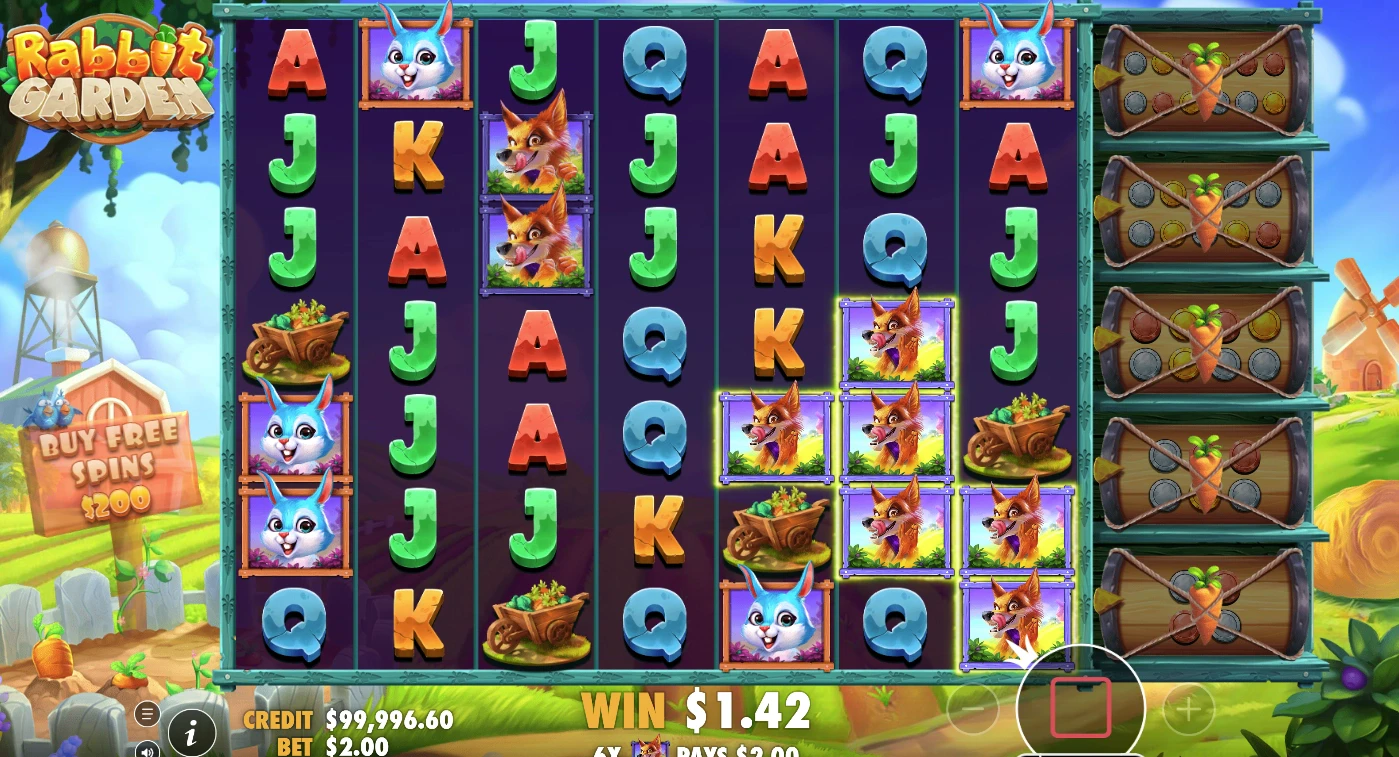Stop the spin with the red square button
The width and height of the screenshot is (1399, 757).
[x=1080, y=707]
